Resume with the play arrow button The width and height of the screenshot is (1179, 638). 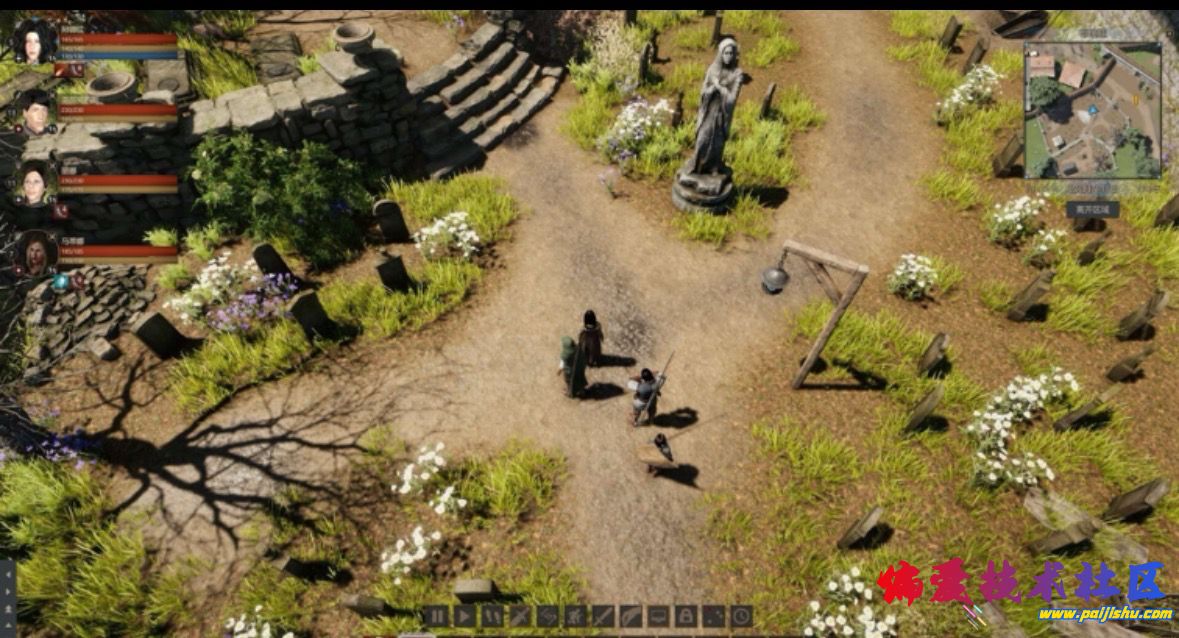(x=464, y=616)
